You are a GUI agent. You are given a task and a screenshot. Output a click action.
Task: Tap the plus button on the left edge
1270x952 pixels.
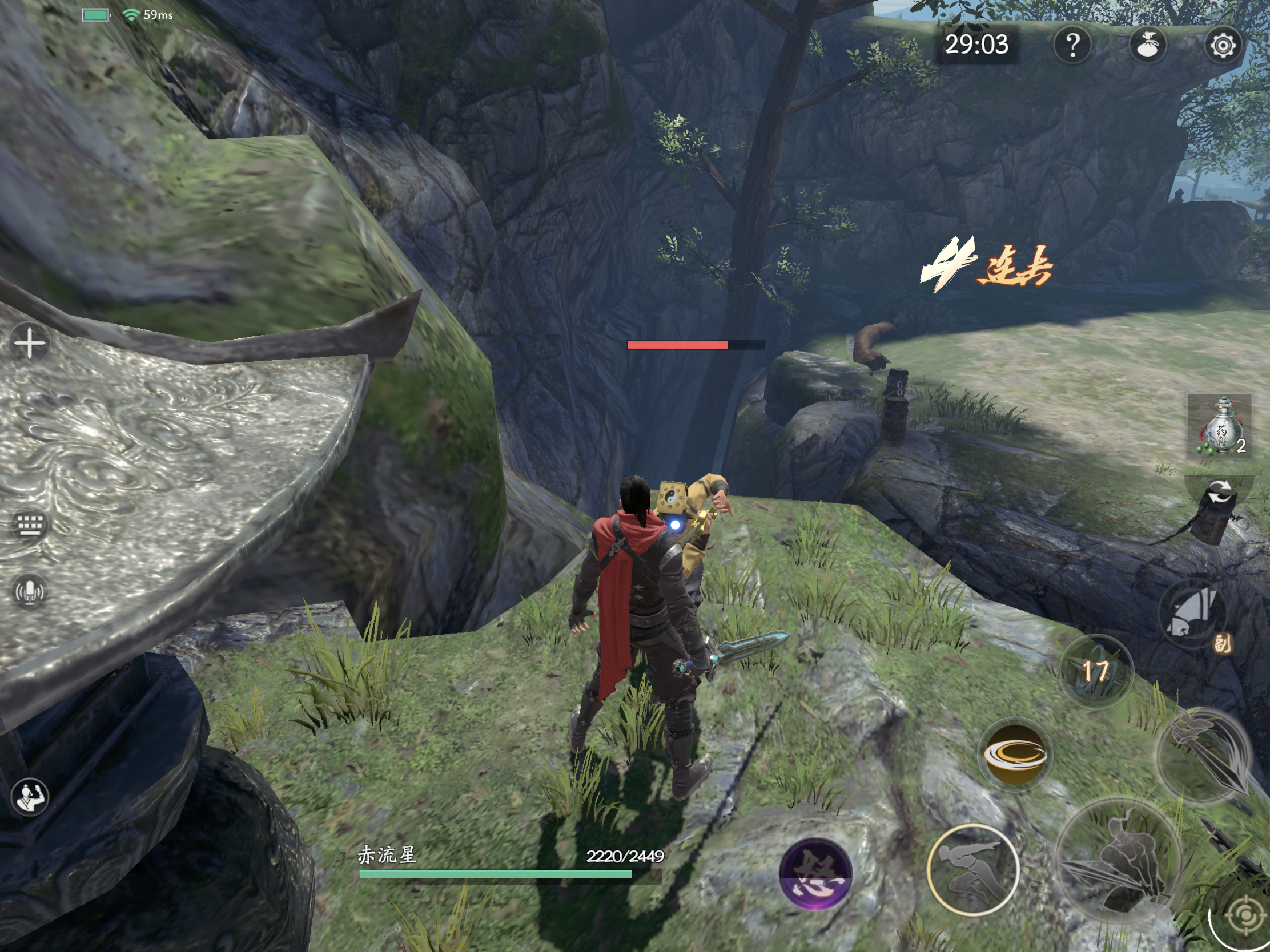(29, 343)
